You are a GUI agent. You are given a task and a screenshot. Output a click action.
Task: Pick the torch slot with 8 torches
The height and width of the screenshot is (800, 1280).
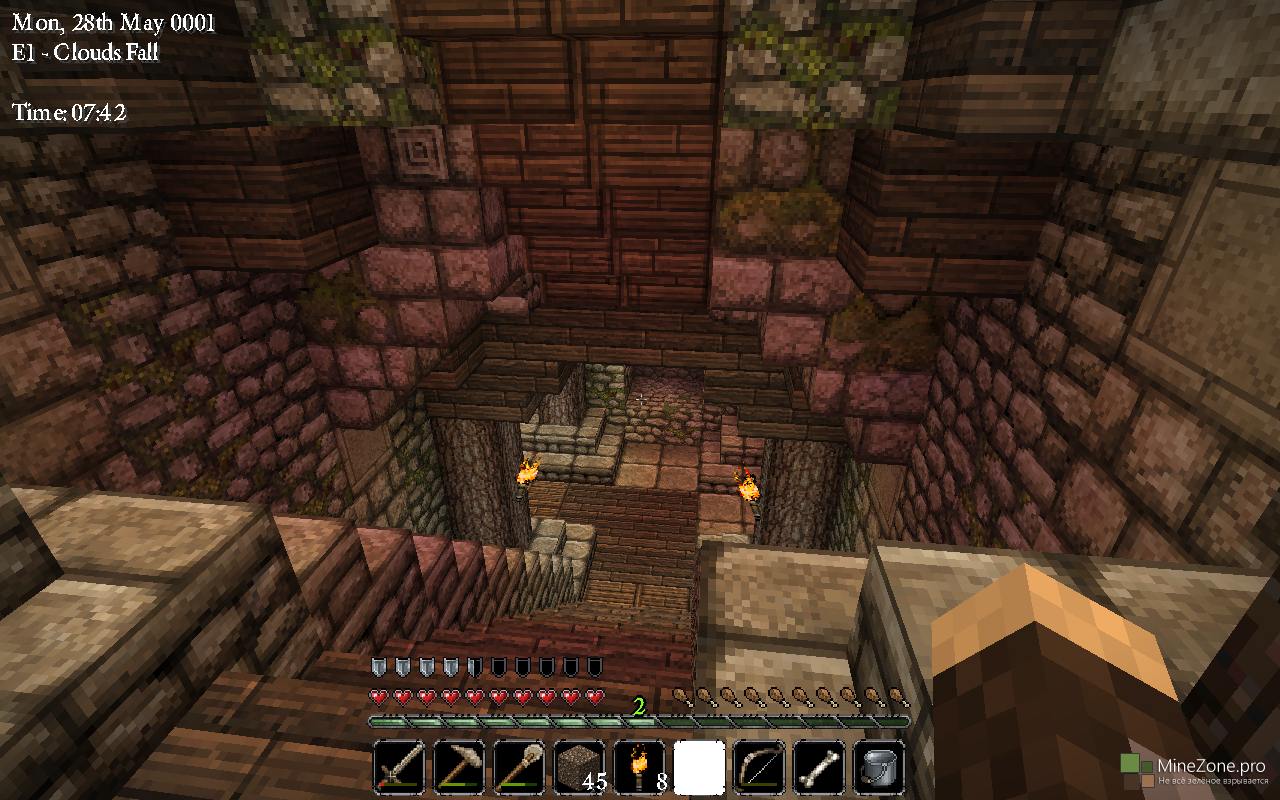click(639, 768)
